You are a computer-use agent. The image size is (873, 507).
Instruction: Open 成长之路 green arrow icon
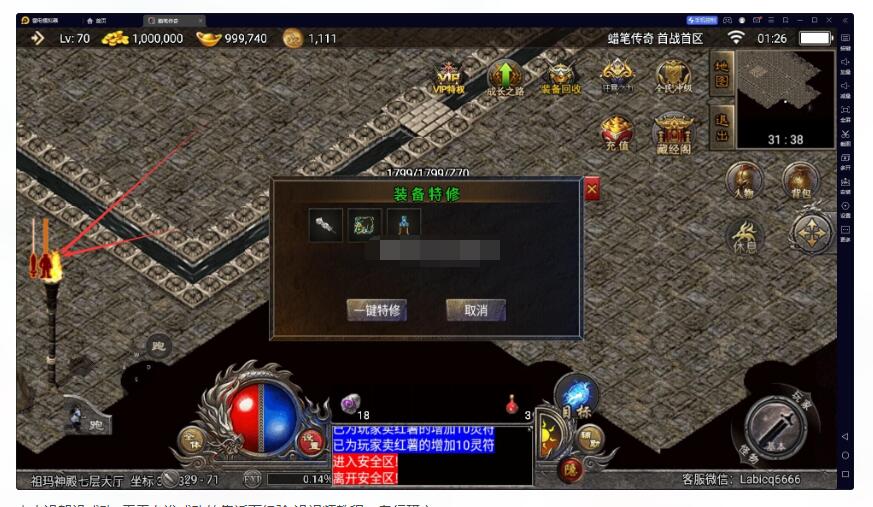[x=505, y=77]
